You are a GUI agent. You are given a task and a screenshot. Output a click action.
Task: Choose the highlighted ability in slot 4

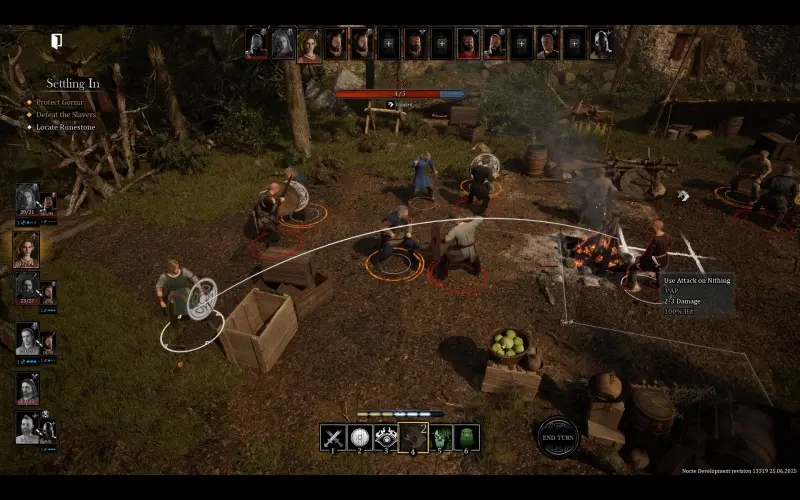click(413, 437)
